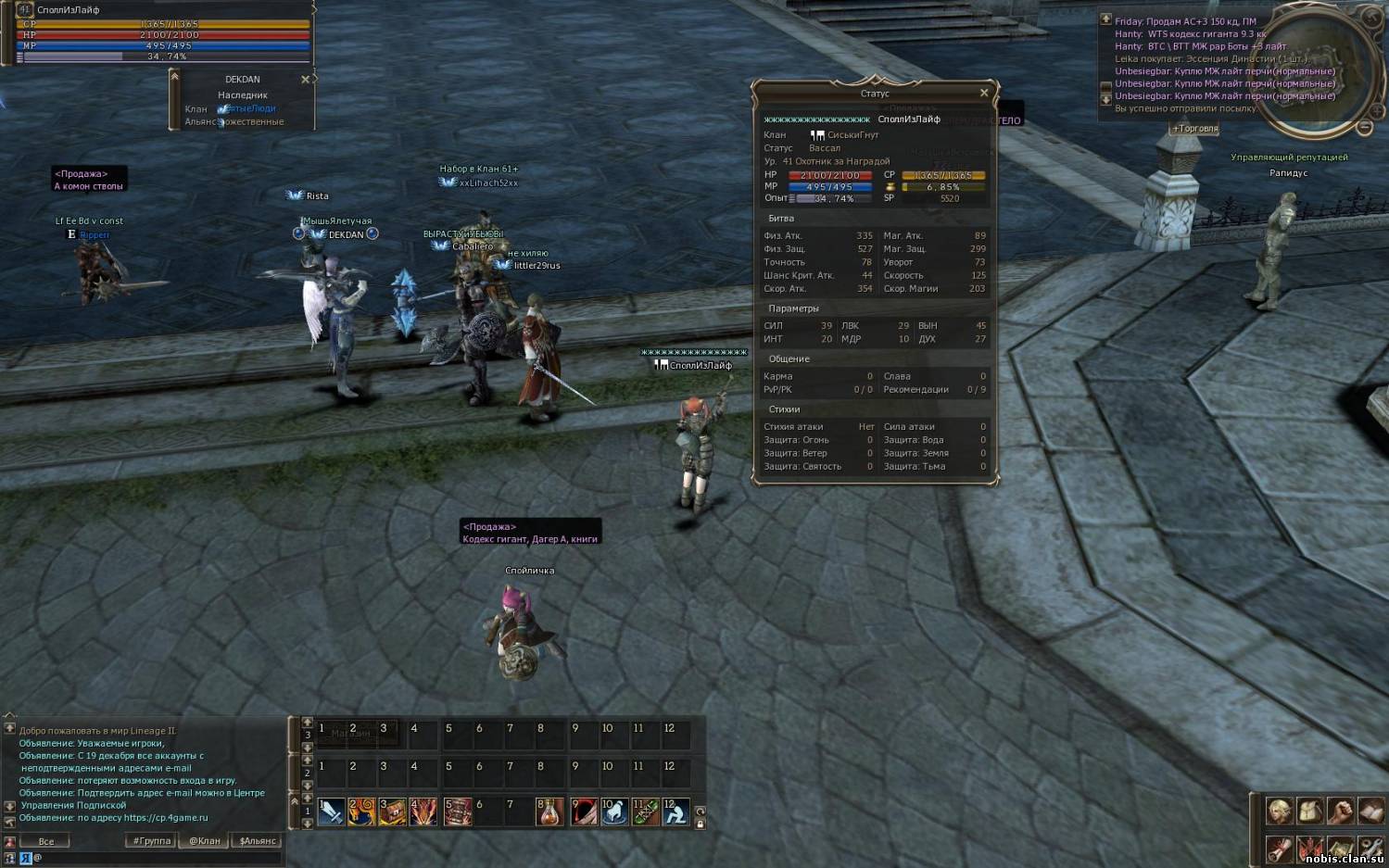1389x868 pixels.
Task: Select the $Альянс chat tab
Action: click(x=258, y=841)
